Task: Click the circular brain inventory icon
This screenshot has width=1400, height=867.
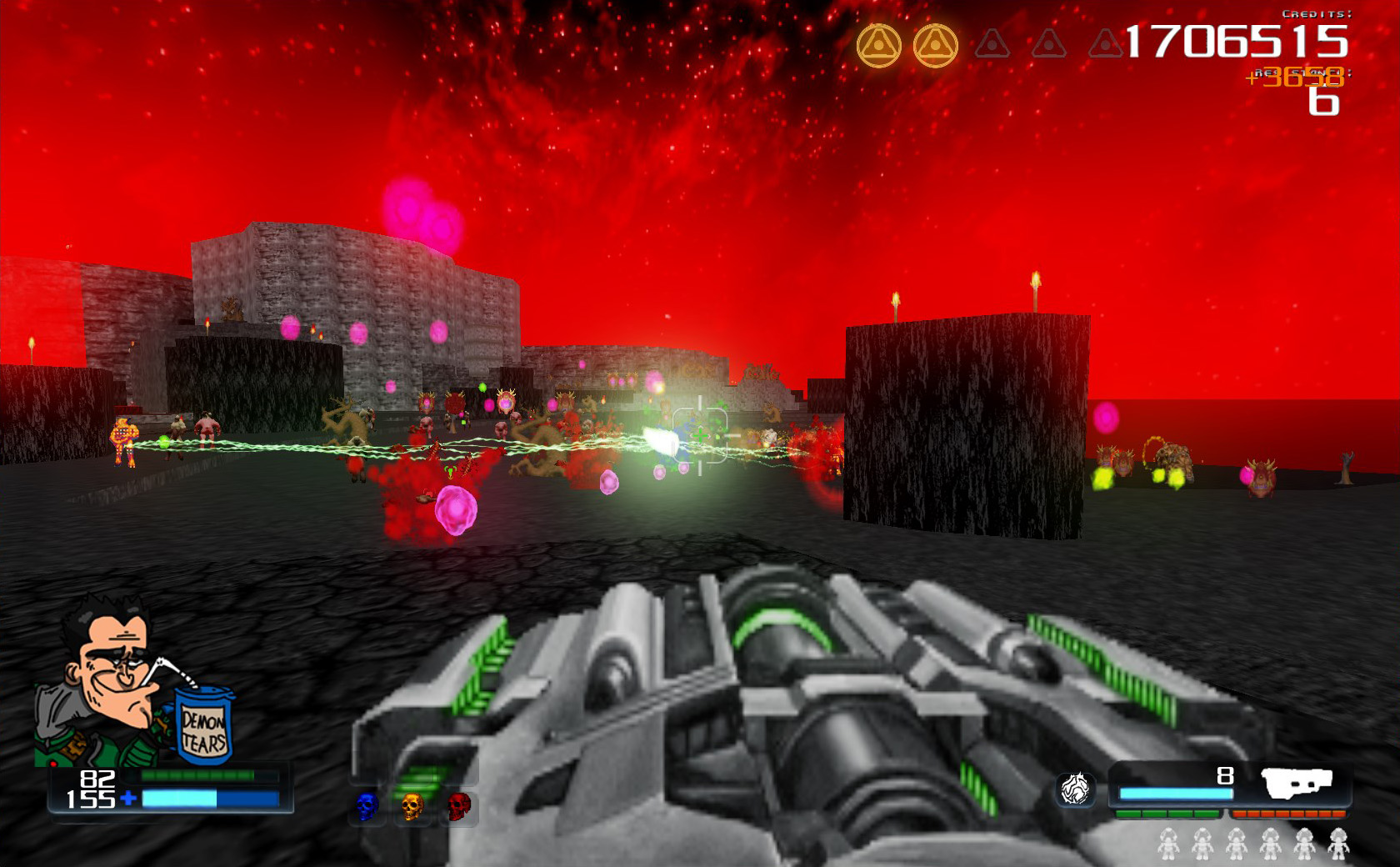Action: (1075, 790)
